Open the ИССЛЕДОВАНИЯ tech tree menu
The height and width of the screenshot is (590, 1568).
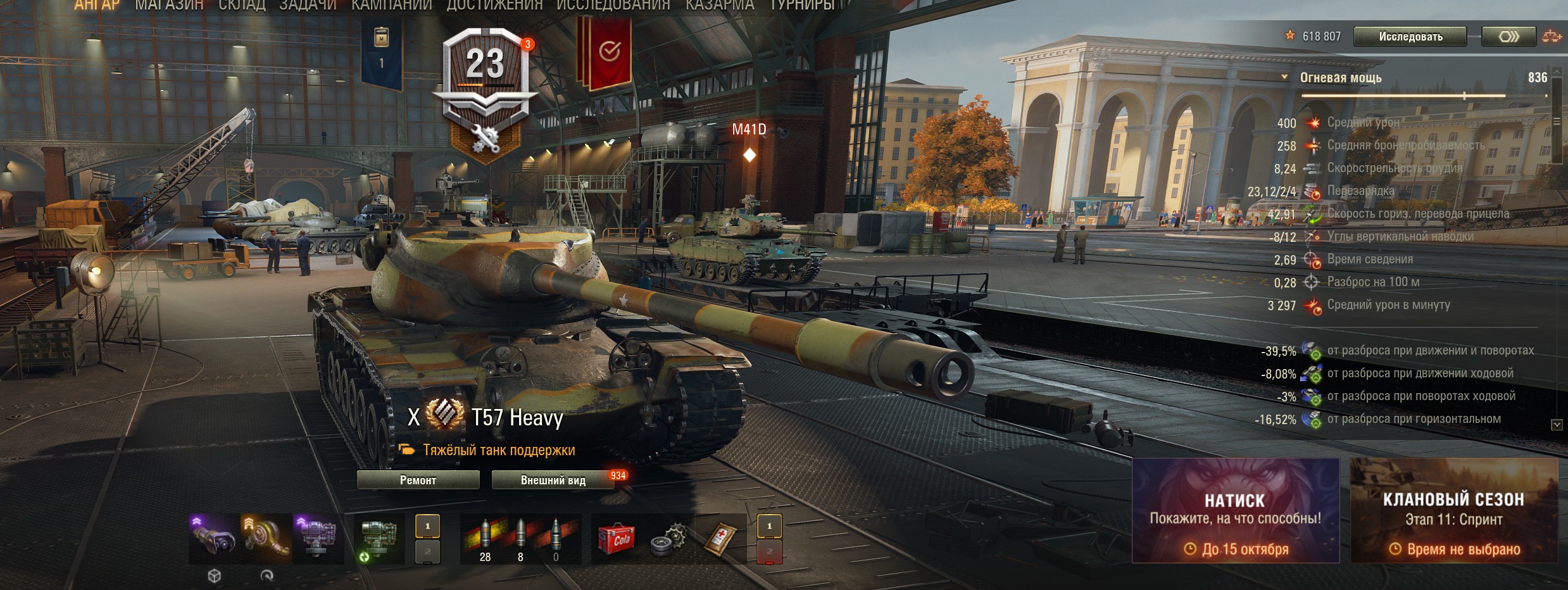coord(613,6)
